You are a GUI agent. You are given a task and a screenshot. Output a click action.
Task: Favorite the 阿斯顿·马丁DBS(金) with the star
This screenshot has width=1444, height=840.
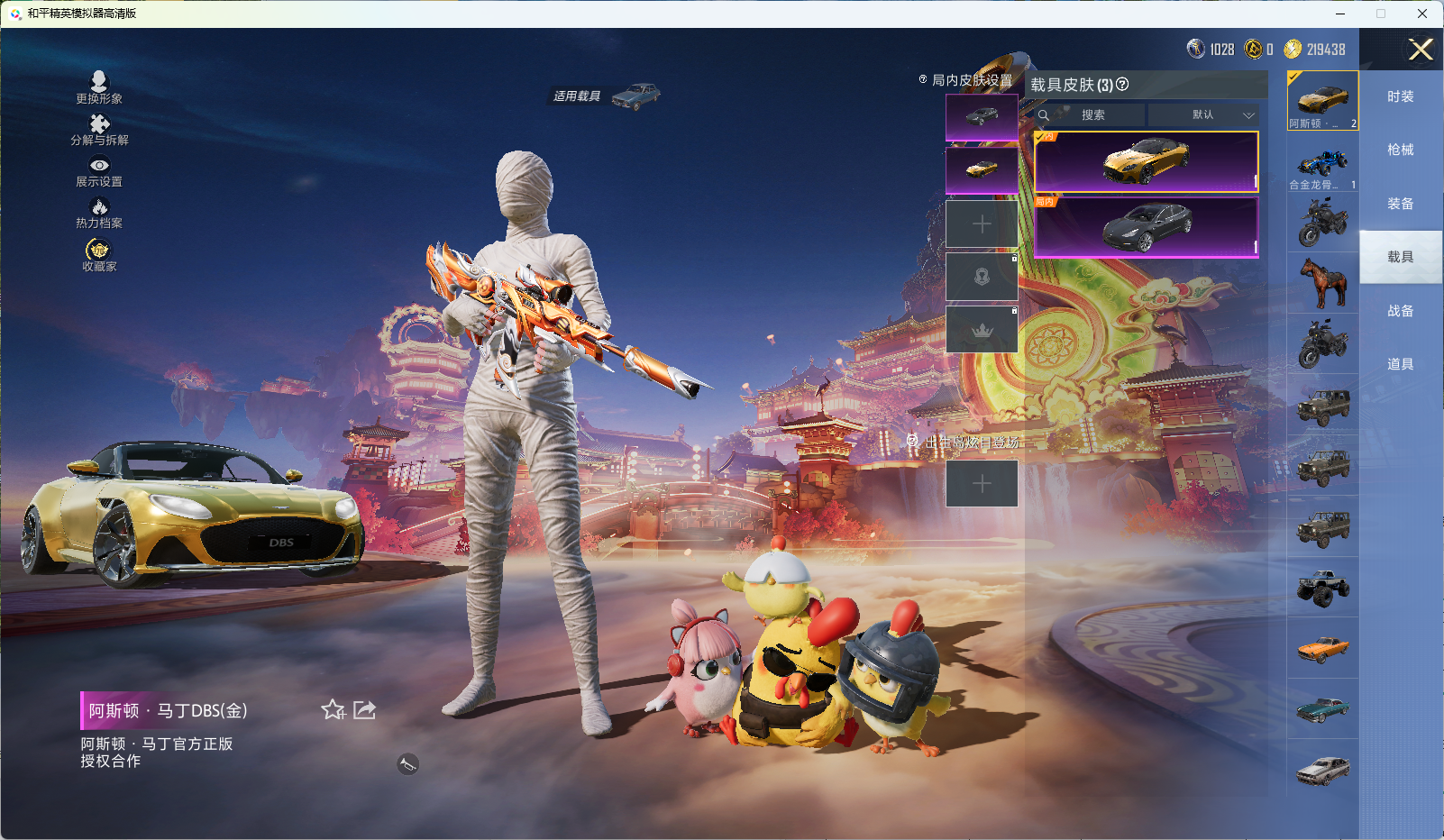click(x=333, y=710)
